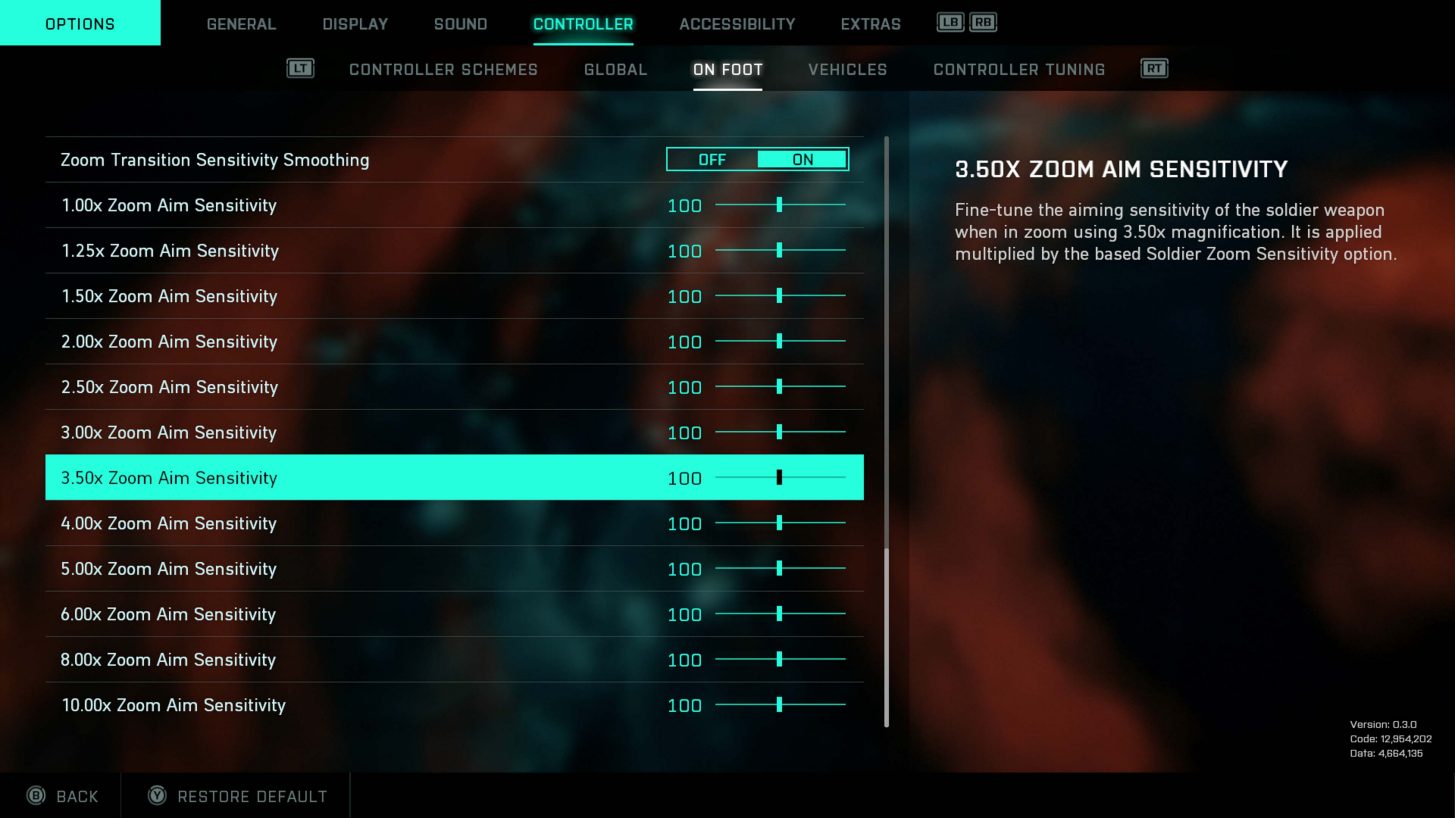Turn off Zoom Transition Sensitivity Smoothing
This screenshot has width=1455, height=818.
(712, 159)
